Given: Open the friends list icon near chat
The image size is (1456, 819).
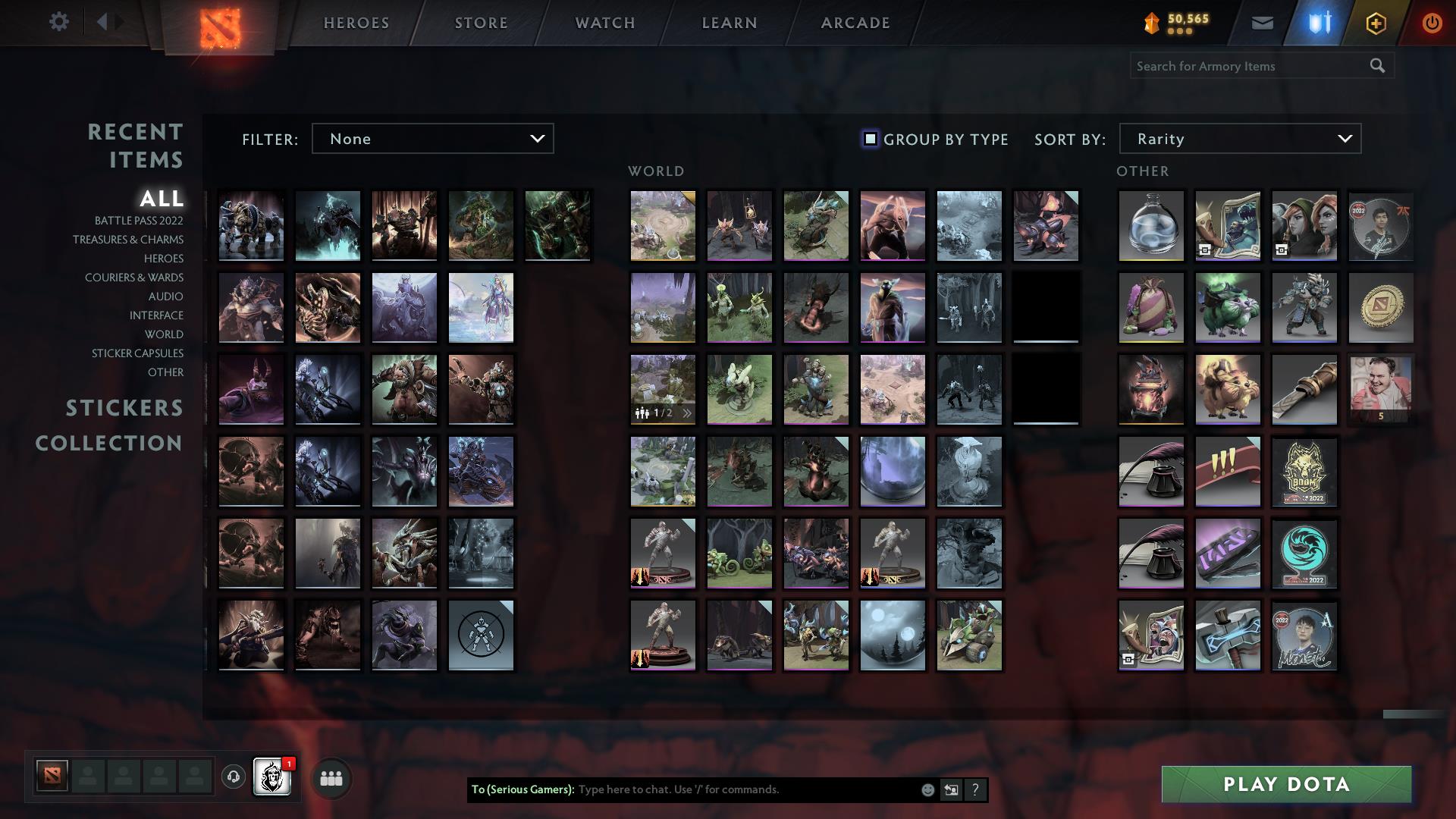Looking at the screenshot, I should coord(330,777).
